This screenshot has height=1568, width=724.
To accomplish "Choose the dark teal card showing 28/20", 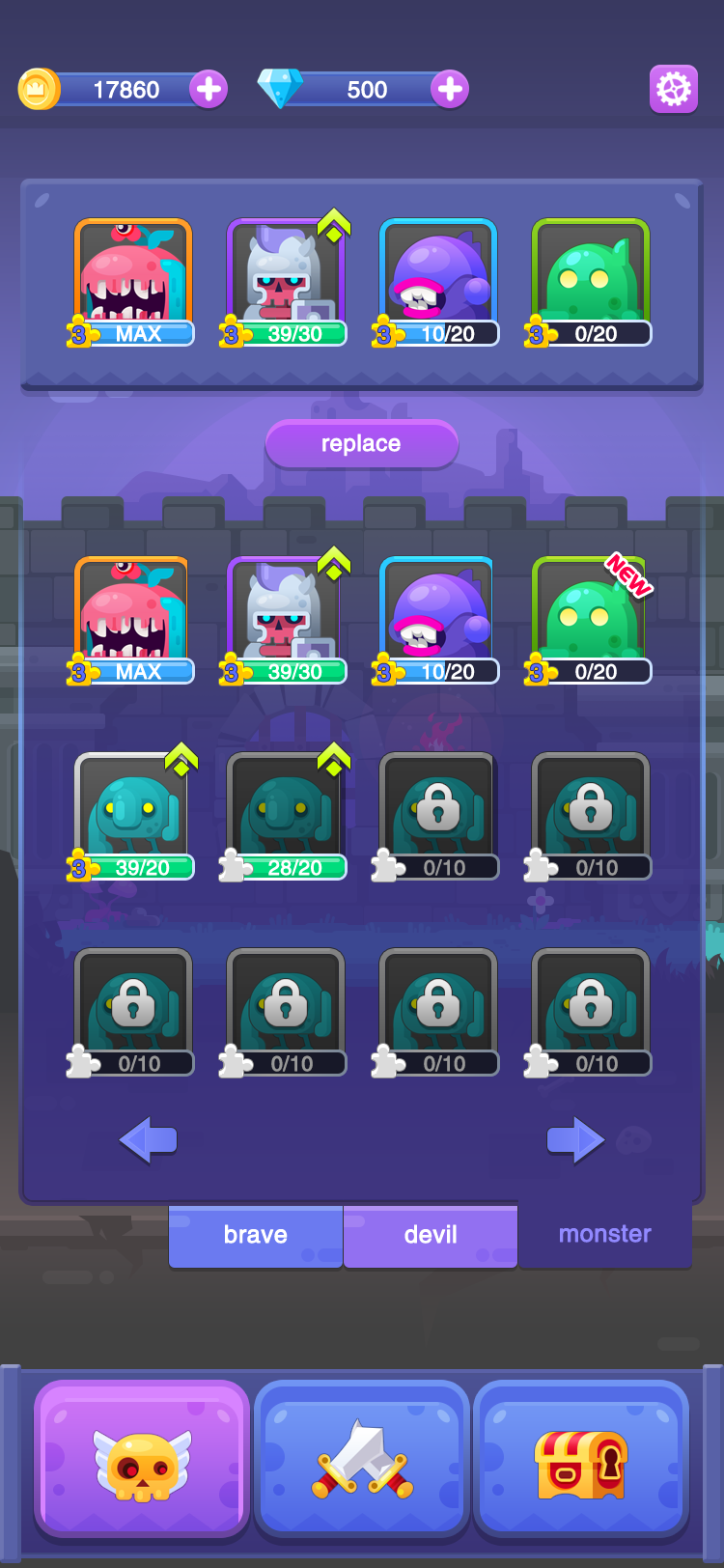I will click(286, 816).
